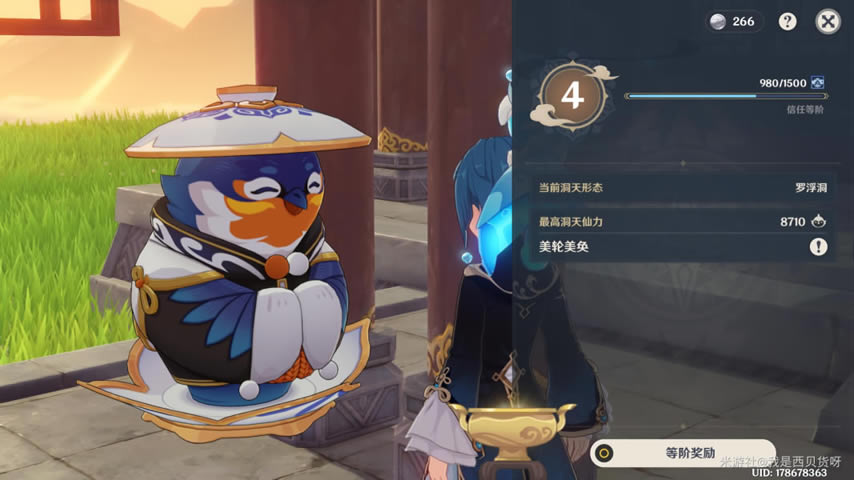Open the 等阶奖励 rank rewards
The height and width of the screenshot is (480, 854).
[x=682, y=453]
